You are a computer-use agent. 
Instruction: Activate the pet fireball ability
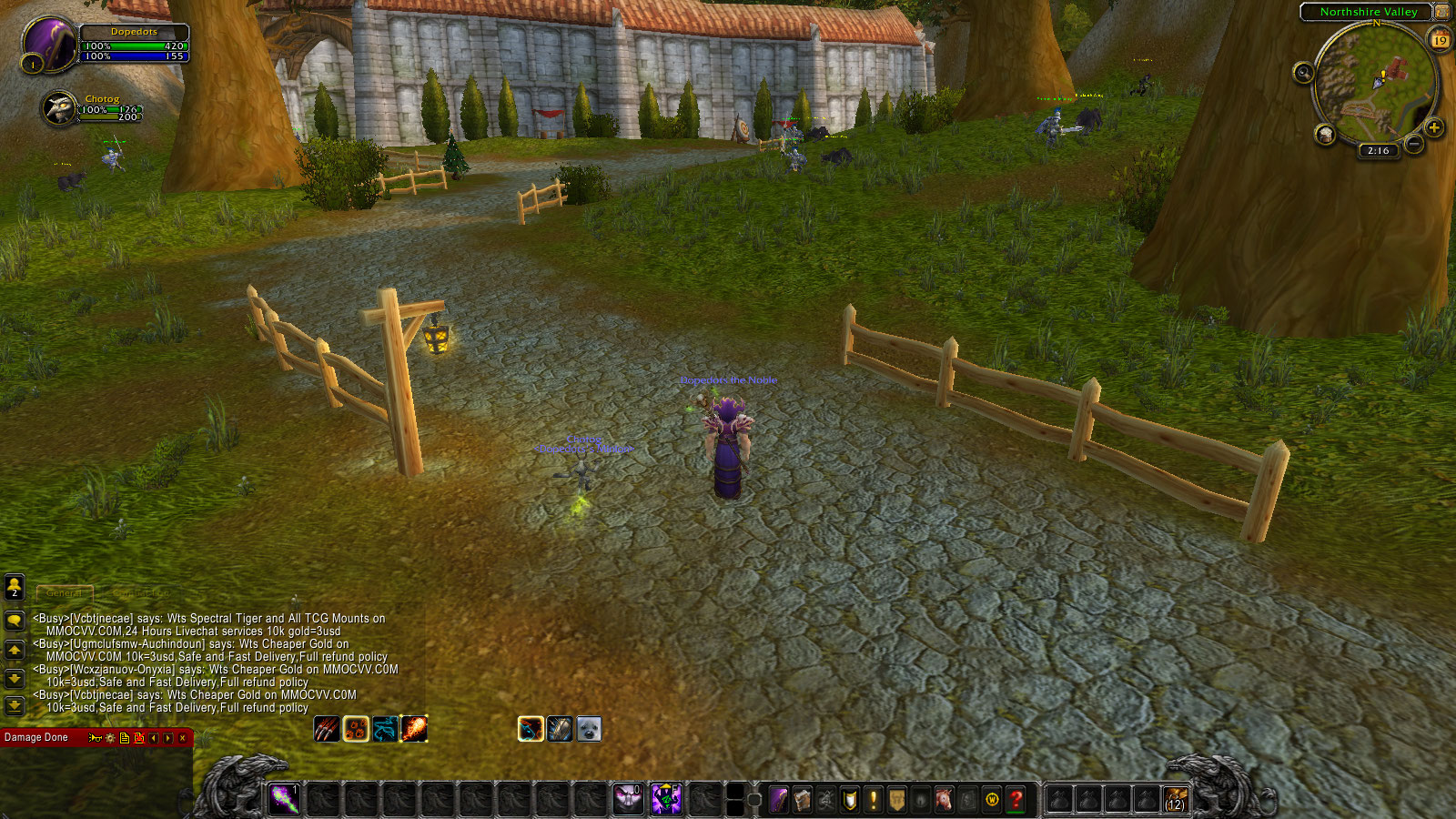pos(414,729)
